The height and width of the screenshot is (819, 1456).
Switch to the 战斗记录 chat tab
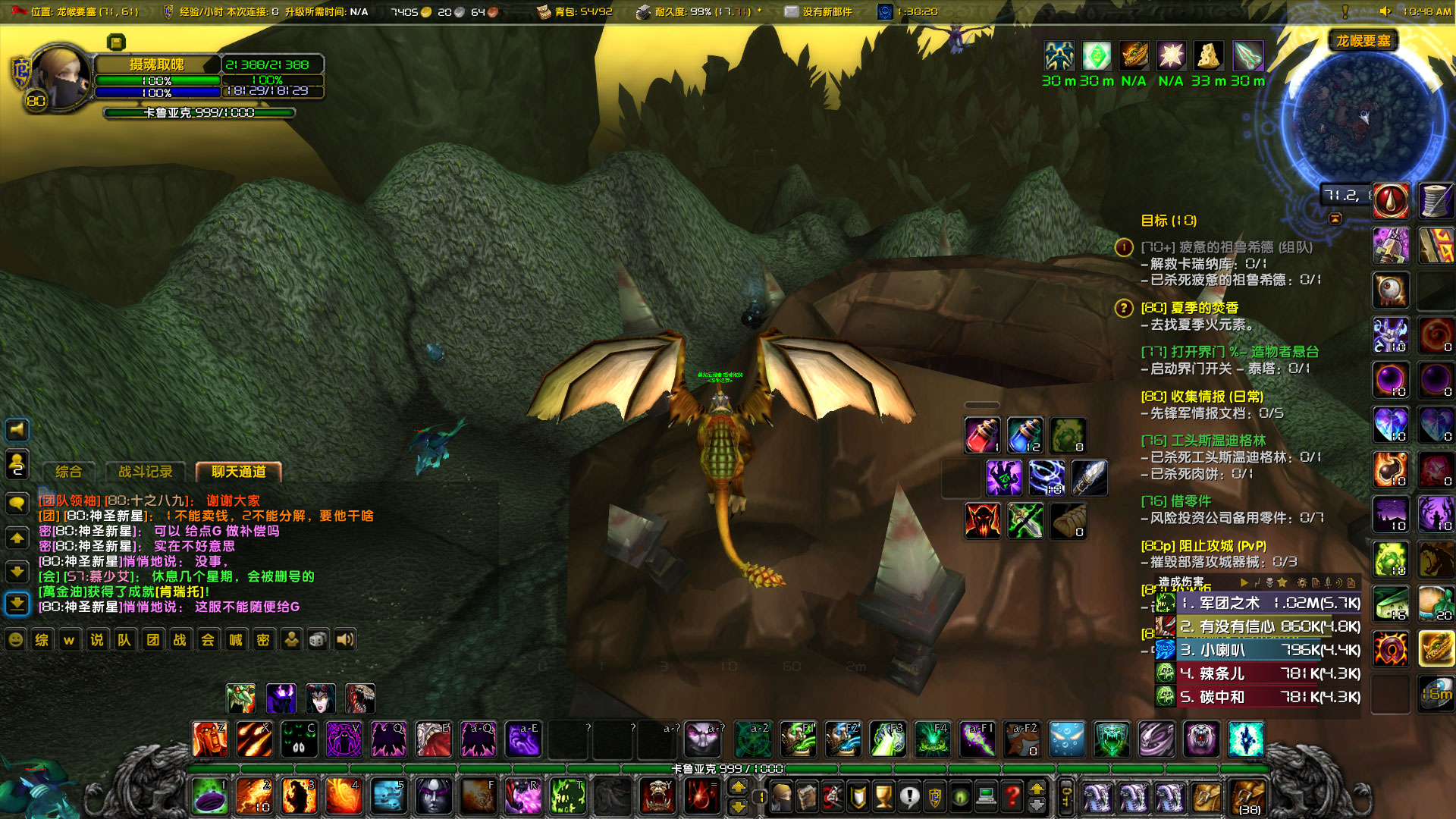point(146,470)
